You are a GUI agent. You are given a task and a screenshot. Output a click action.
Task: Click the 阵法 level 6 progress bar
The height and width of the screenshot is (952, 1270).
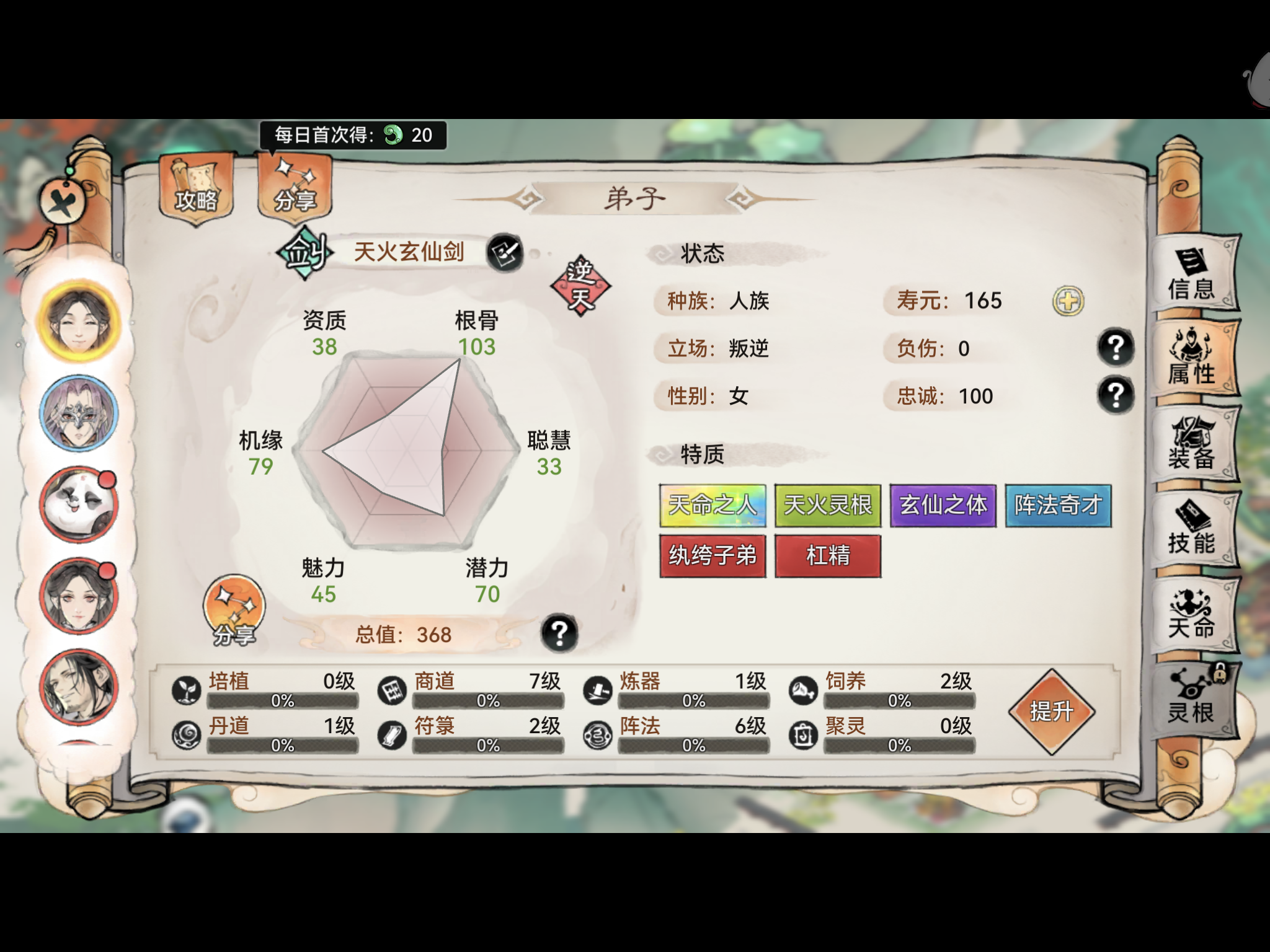tap(693, 746)
